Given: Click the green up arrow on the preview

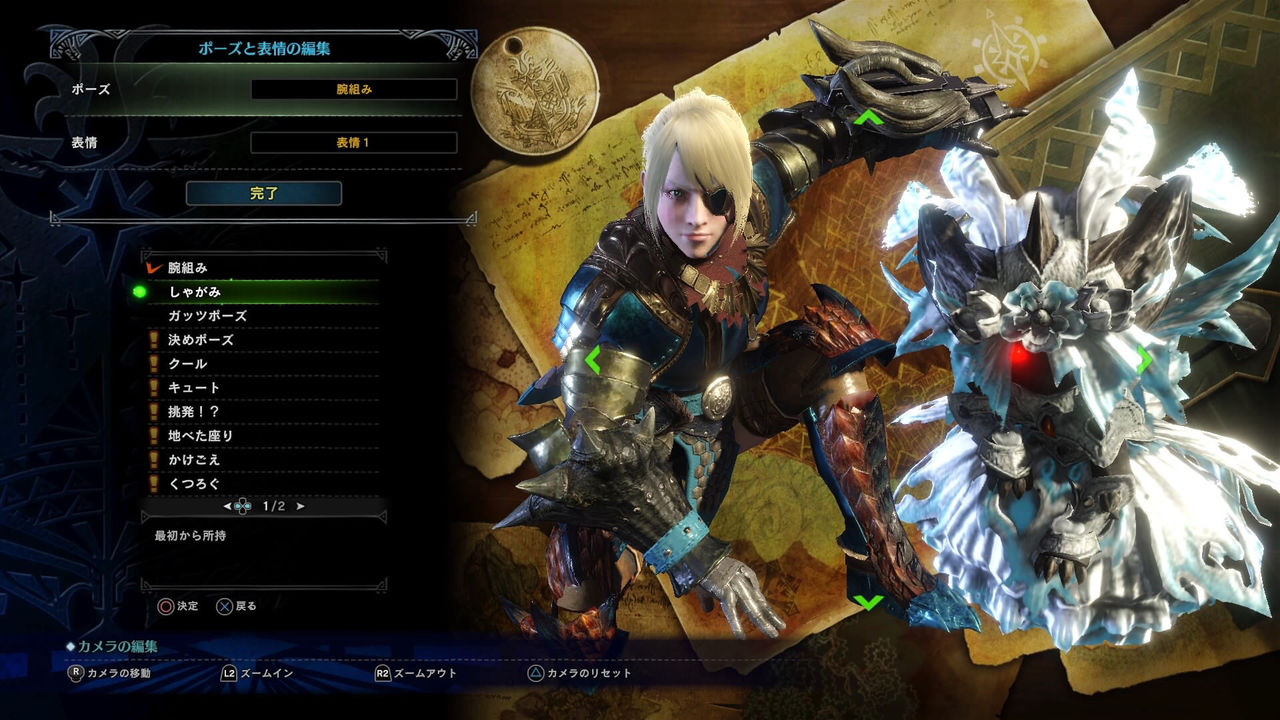Looking at the screenshot, I should [868, 118].
